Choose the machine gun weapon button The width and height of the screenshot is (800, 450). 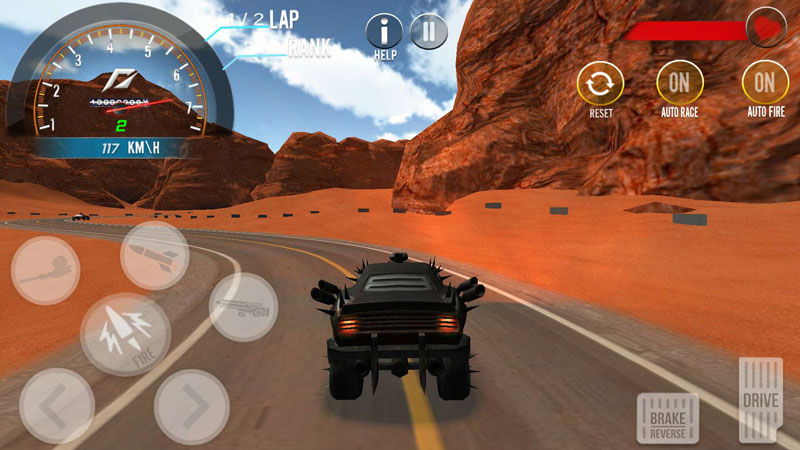click(x=243, y=306)
